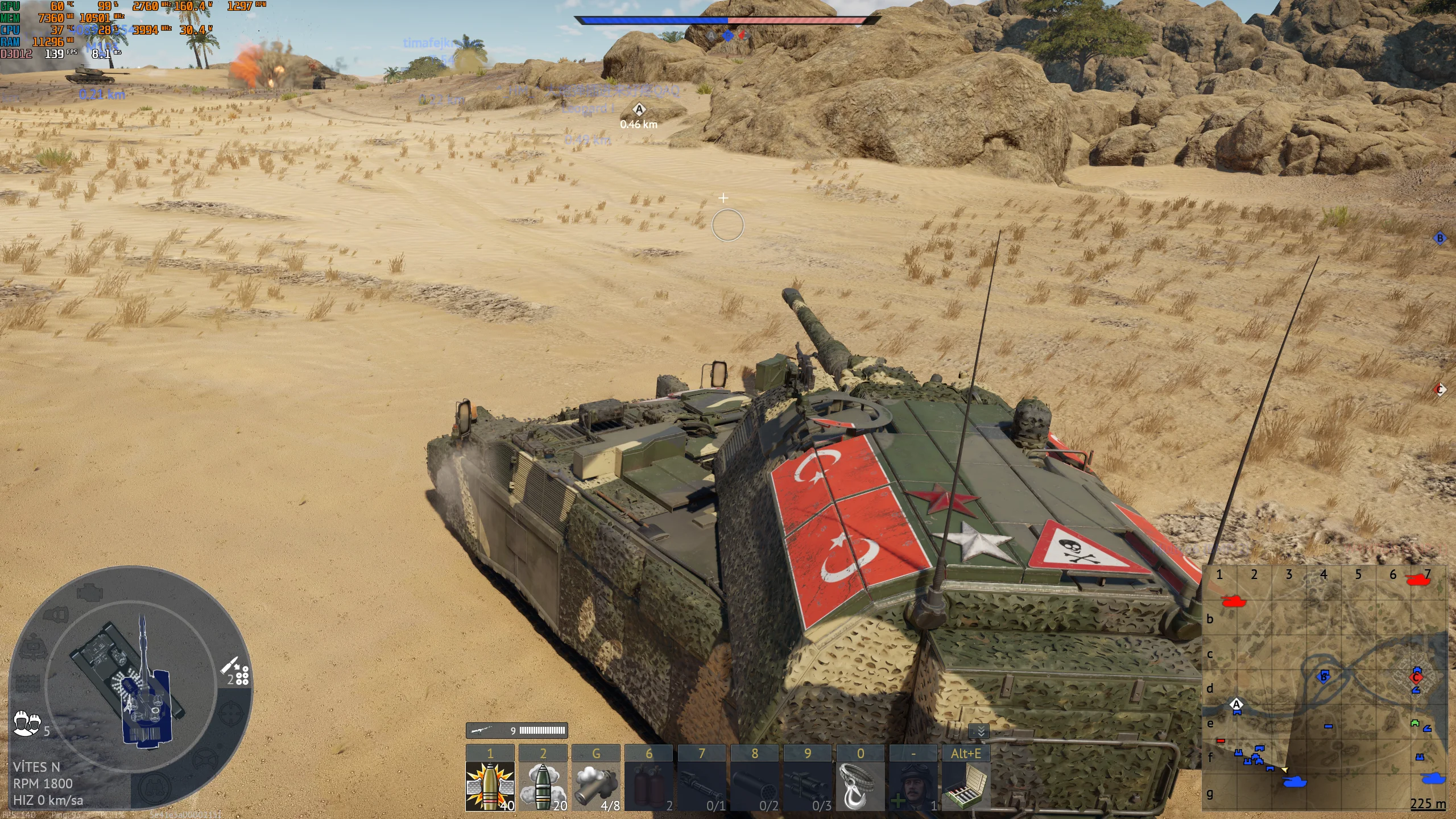Collapse the action bar with the chevron button

[981, 731]
